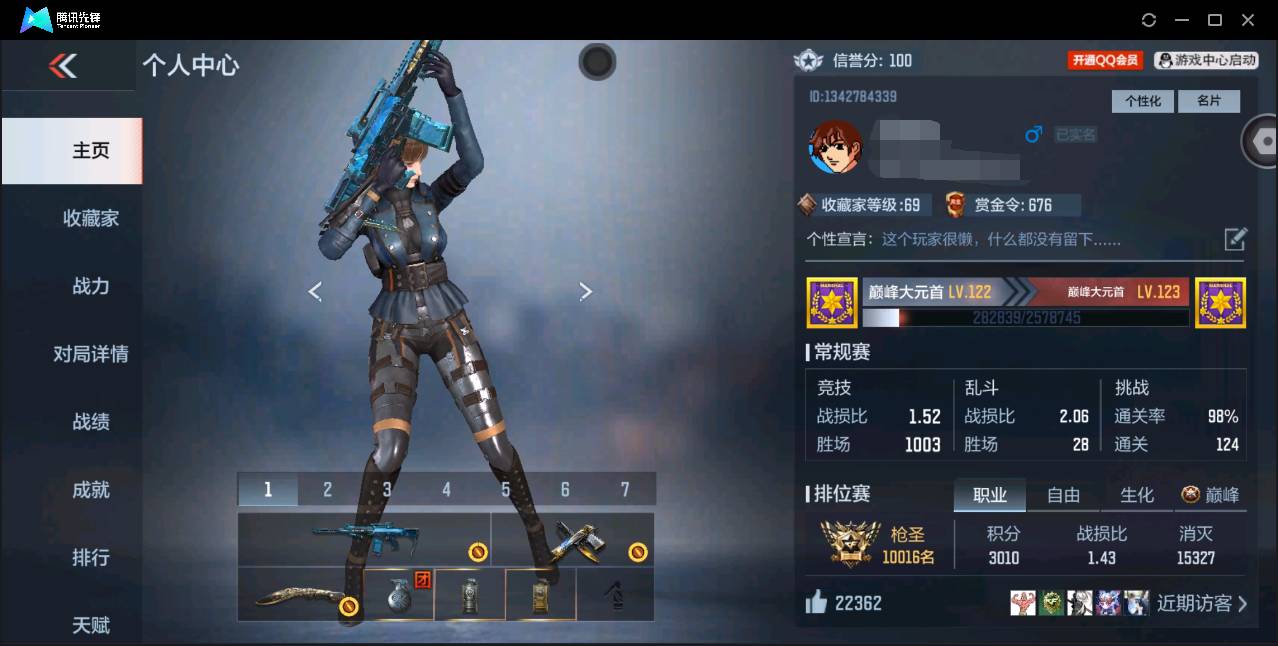This screenshot has width=1278, height=646.
Task: Select the blue primary rifle slot
Action: (364, 540)
